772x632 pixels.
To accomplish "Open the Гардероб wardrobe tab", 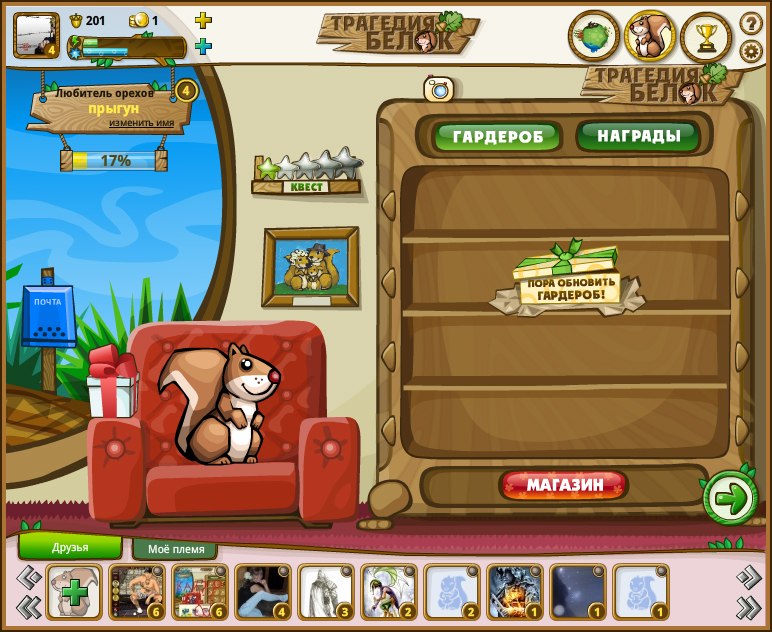I will pyautogui.click(x=497, y=136).
